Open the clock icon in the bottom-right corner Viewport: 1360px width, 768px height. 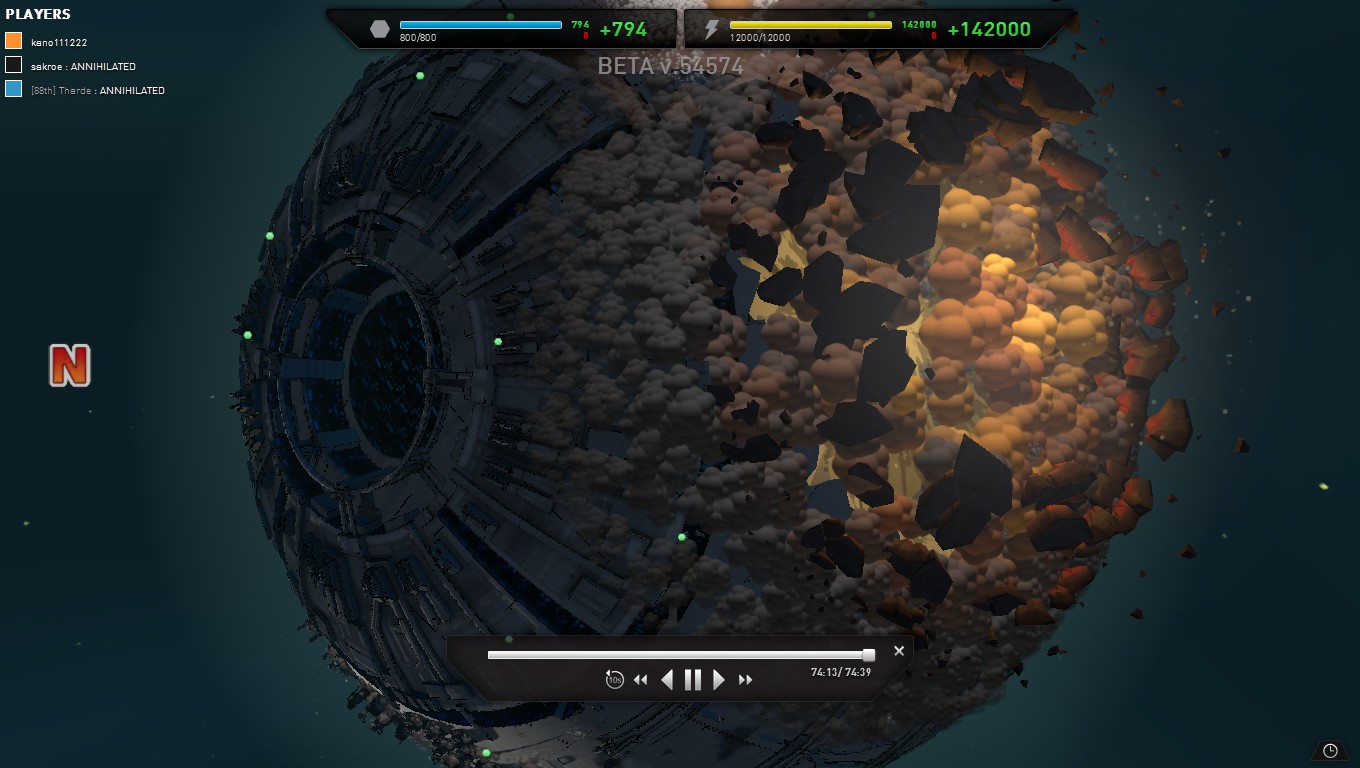tap(1329, 749)
